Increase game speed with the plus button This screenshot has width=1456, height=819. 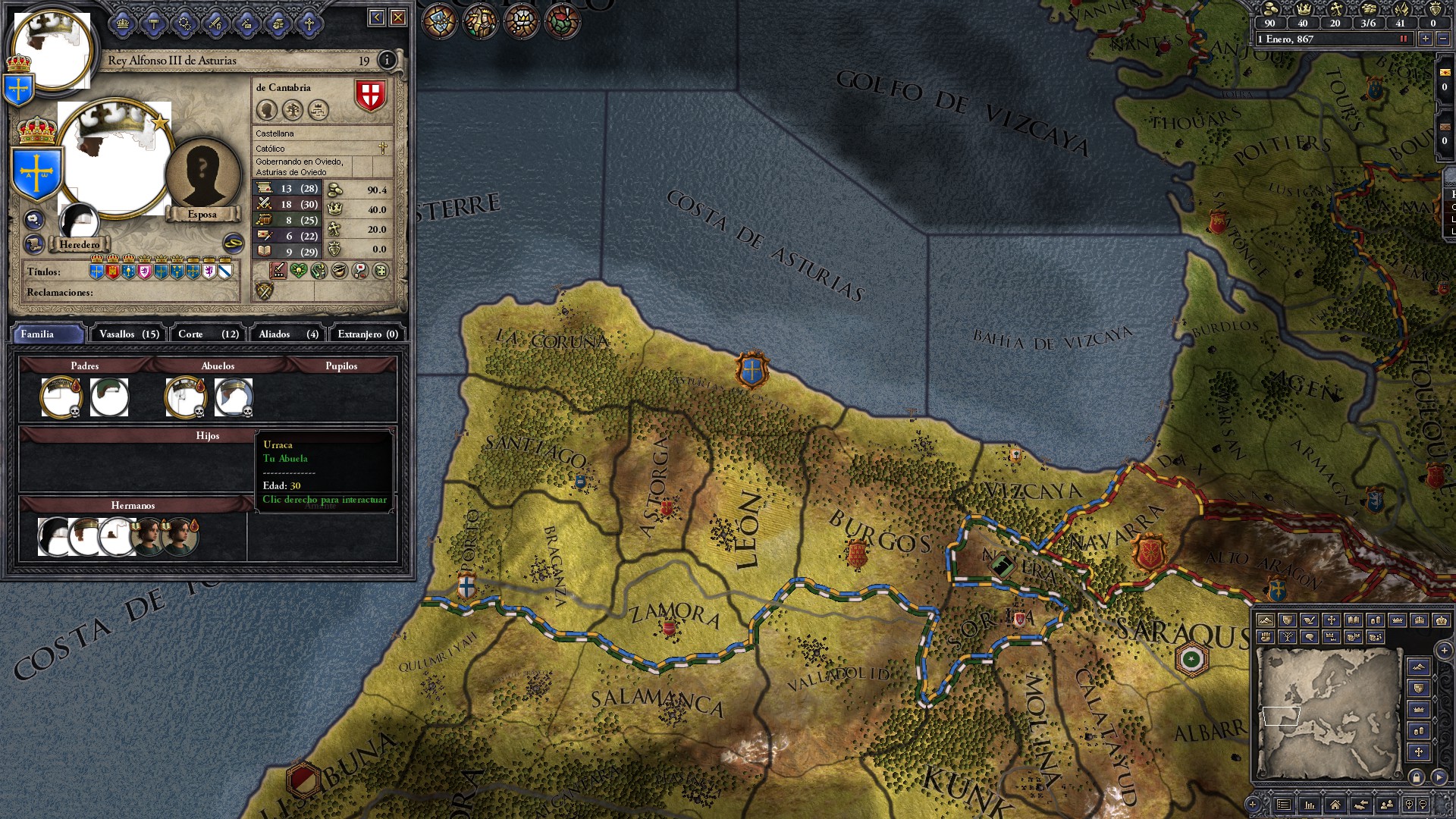(x=1426, y=39)
